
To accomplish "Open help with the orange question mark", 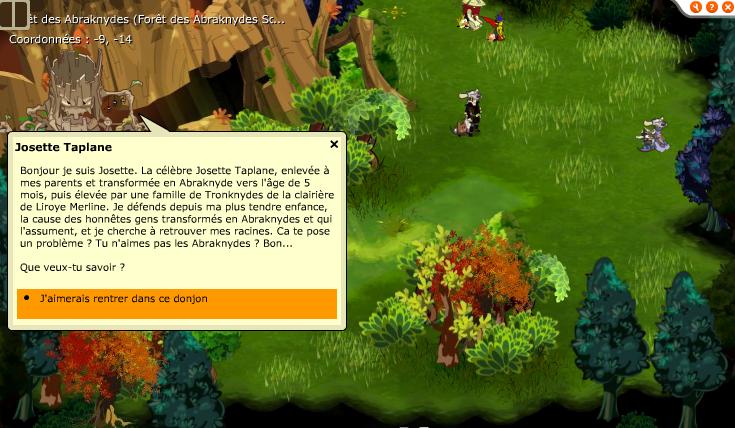I will (712, 7).
